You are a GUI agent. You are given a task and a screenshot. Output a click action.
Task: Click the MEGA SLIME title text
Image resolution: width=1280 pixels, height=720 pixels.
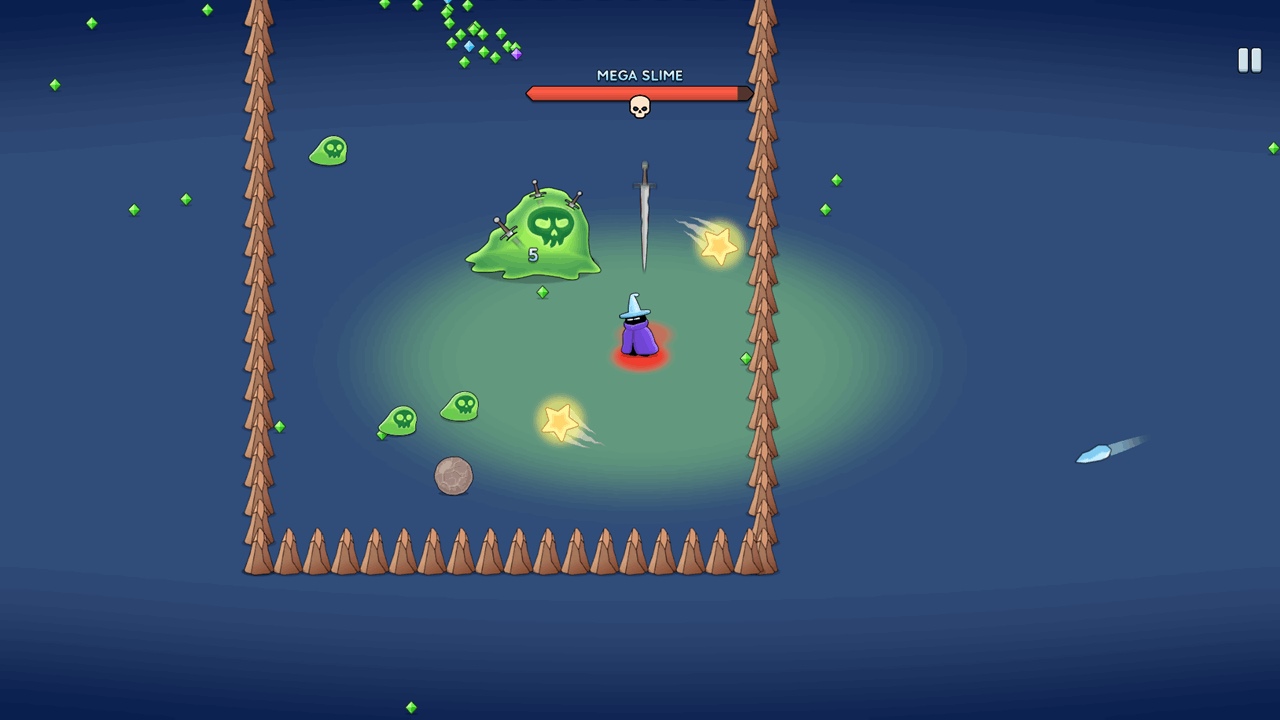(x=640, y=75)
